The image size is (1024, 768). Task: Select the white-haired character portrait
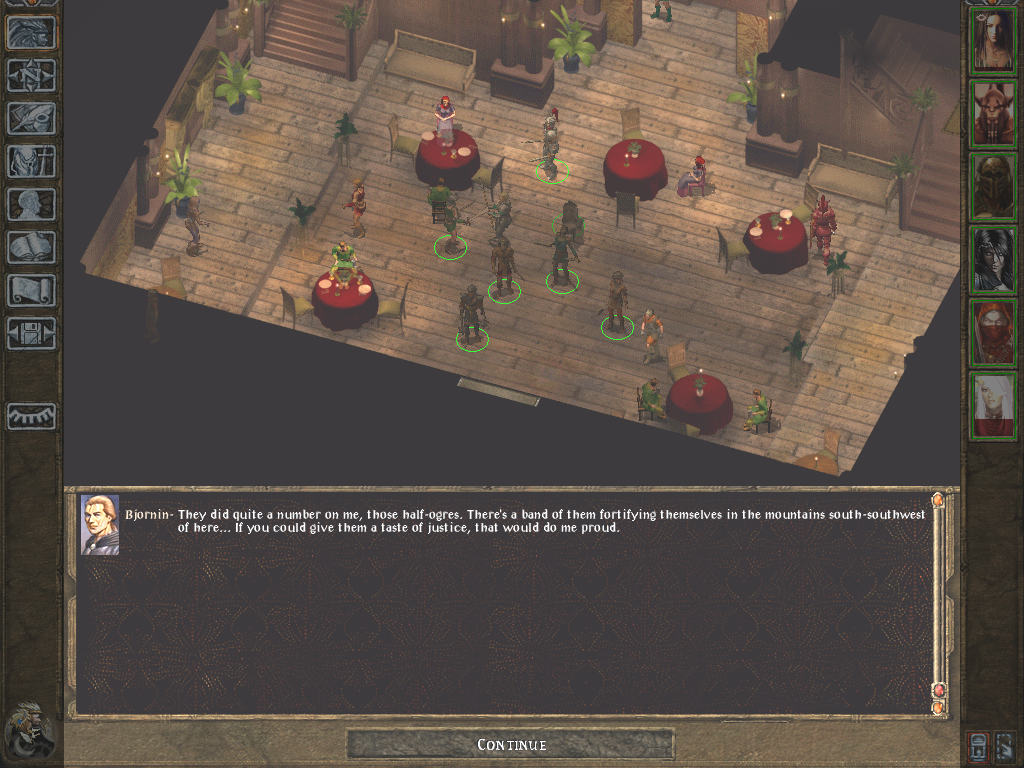(993, 405)
